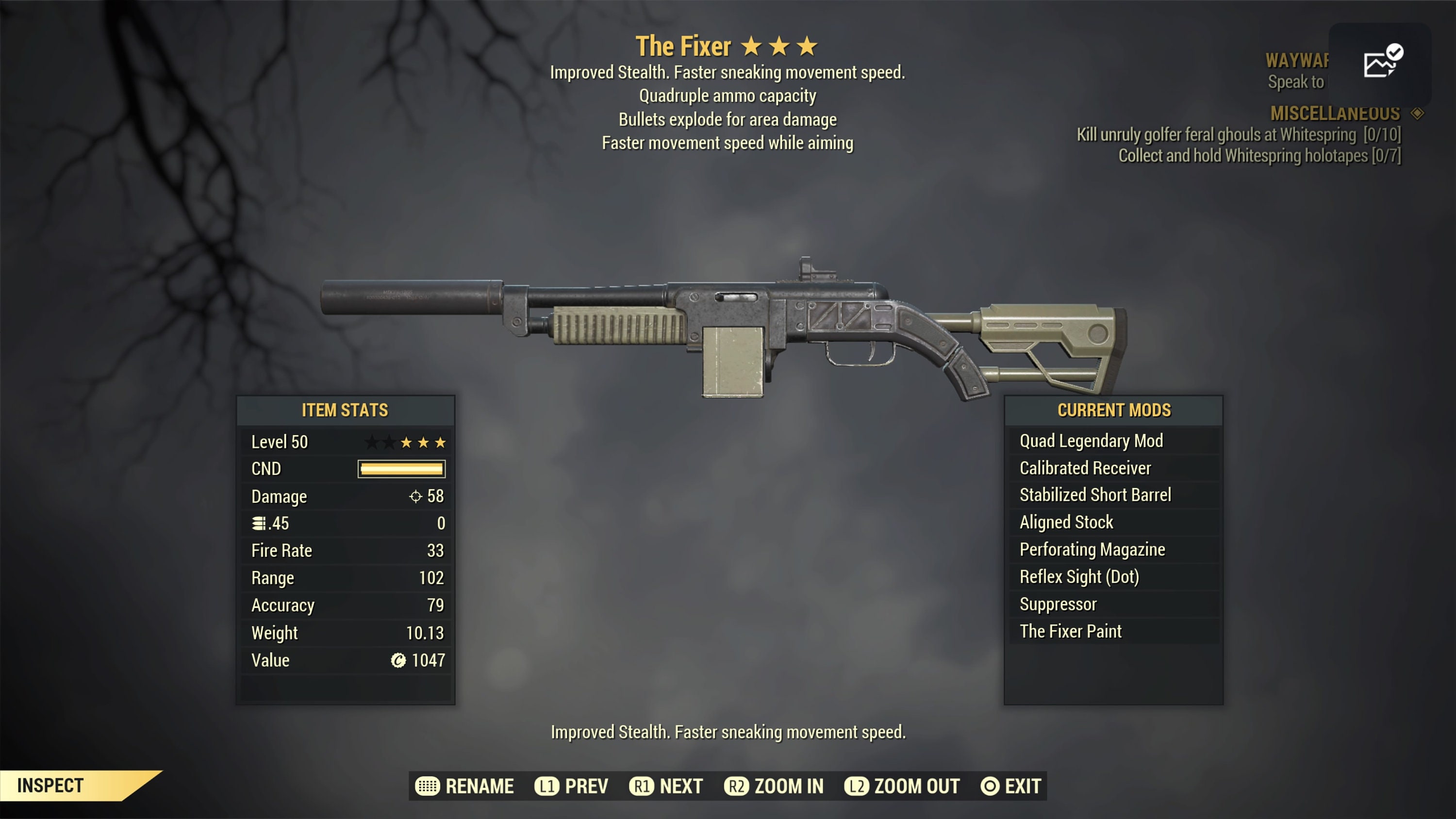Viewport: 1456px width, 819px height.
Task: Click the damage crosshair icon
Action: point(417,497)
